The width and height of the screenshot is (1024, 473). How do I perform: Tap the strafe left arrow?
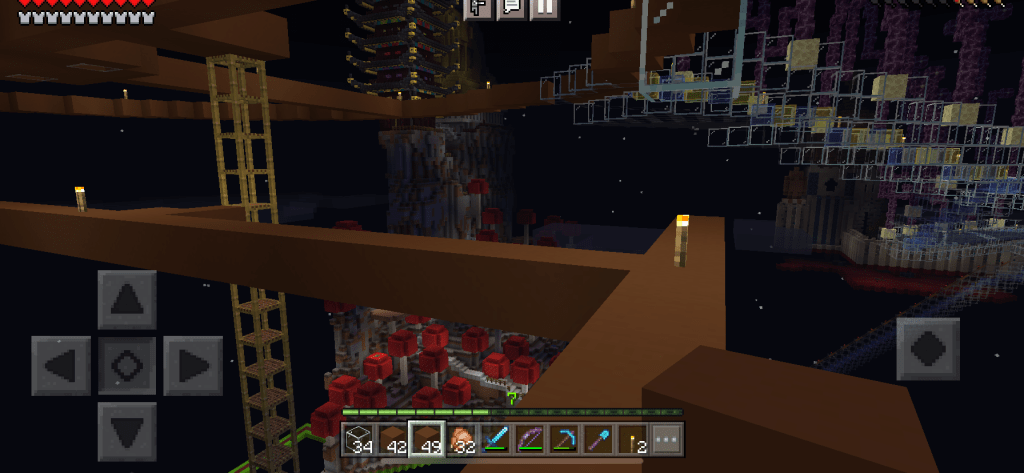pos(61,365)
